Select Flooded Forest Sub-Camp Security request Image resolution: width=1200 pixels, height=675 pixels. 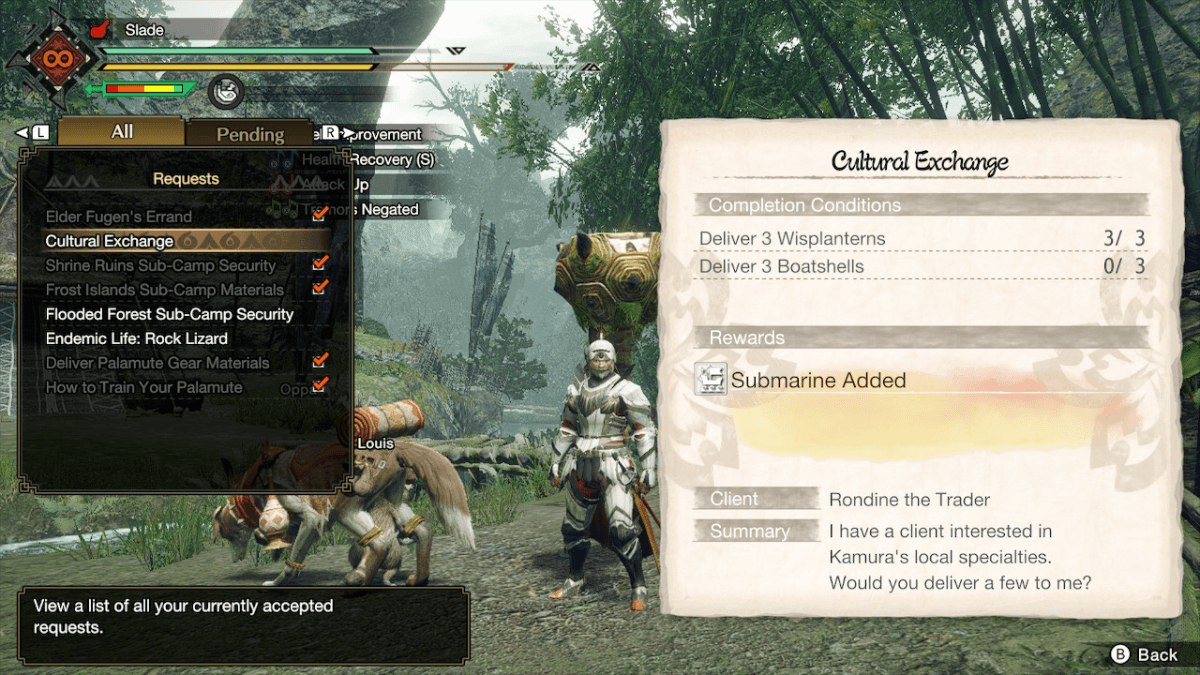(170, 314)
